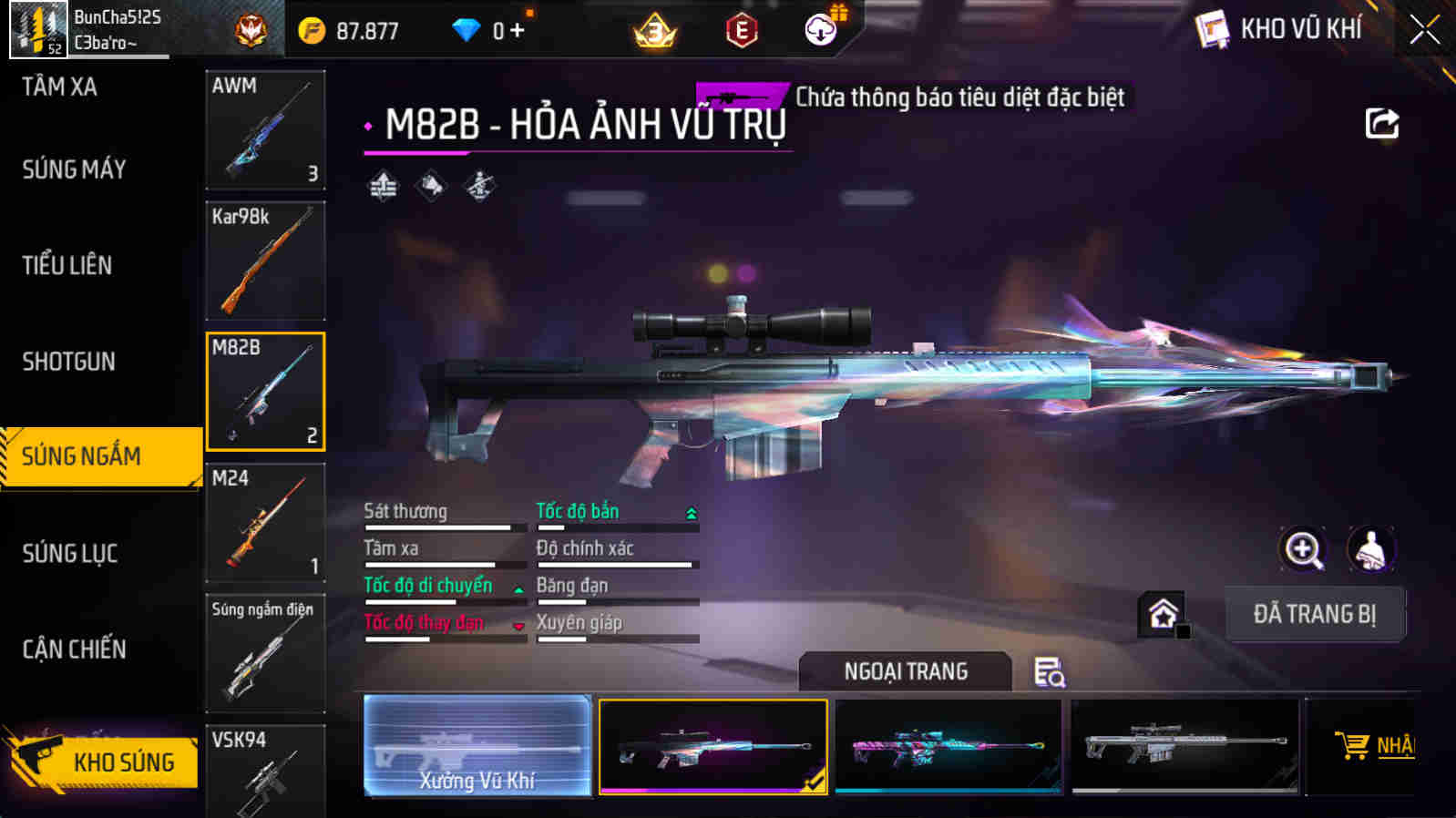Open the red Elite Pass E icon
The width and height of the screenshot is (1456, 818).
point(743,28)
